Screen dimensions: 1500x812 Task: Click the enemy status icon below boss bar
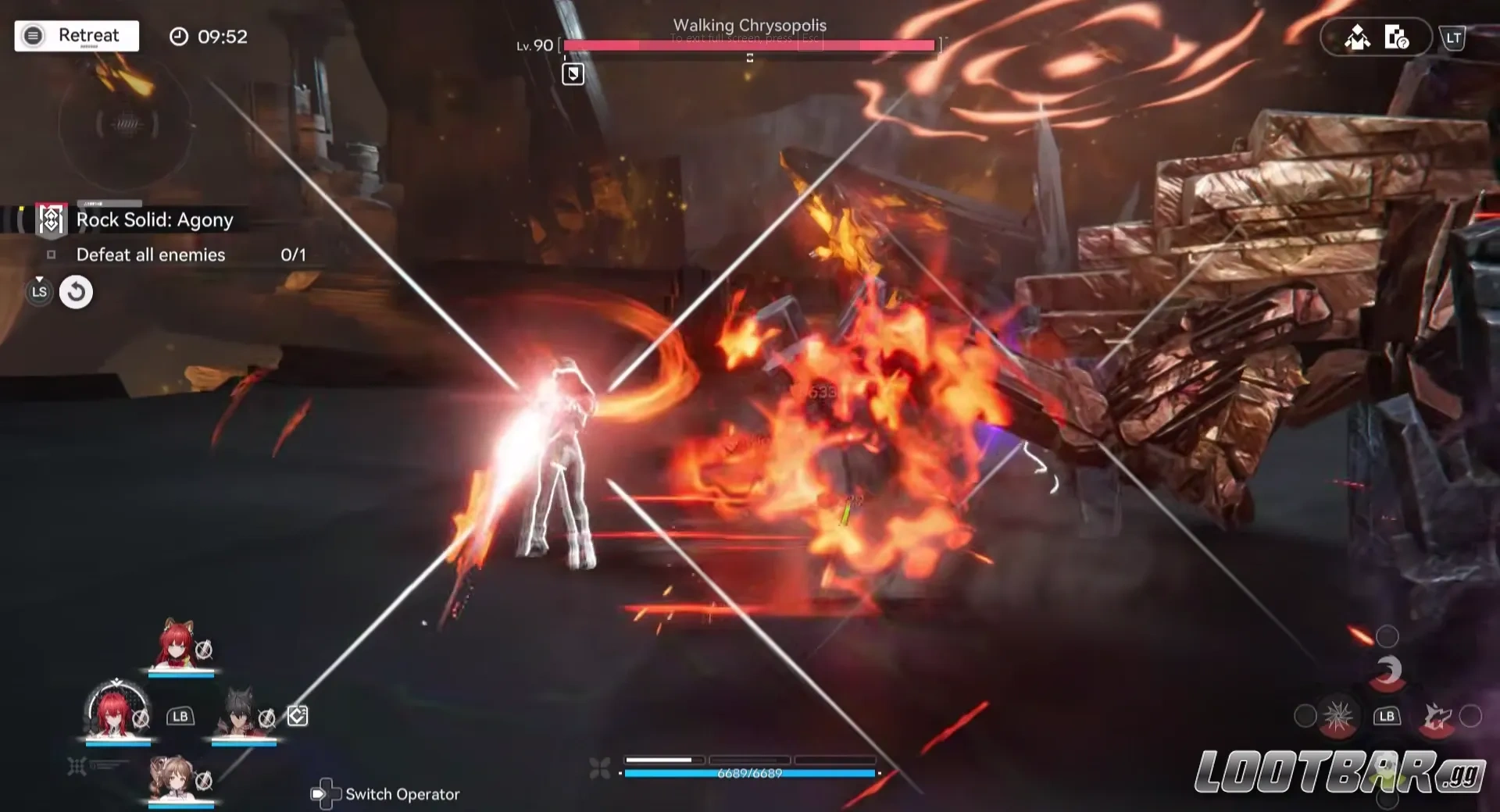[x=573, y=74]
